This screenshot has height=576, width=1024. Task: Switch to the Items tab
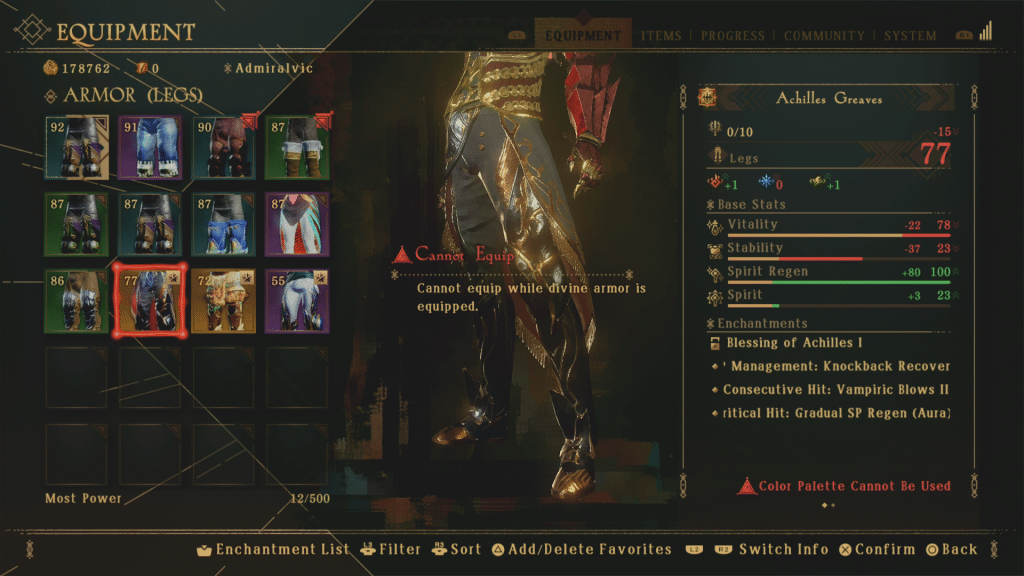pos(660,36)
